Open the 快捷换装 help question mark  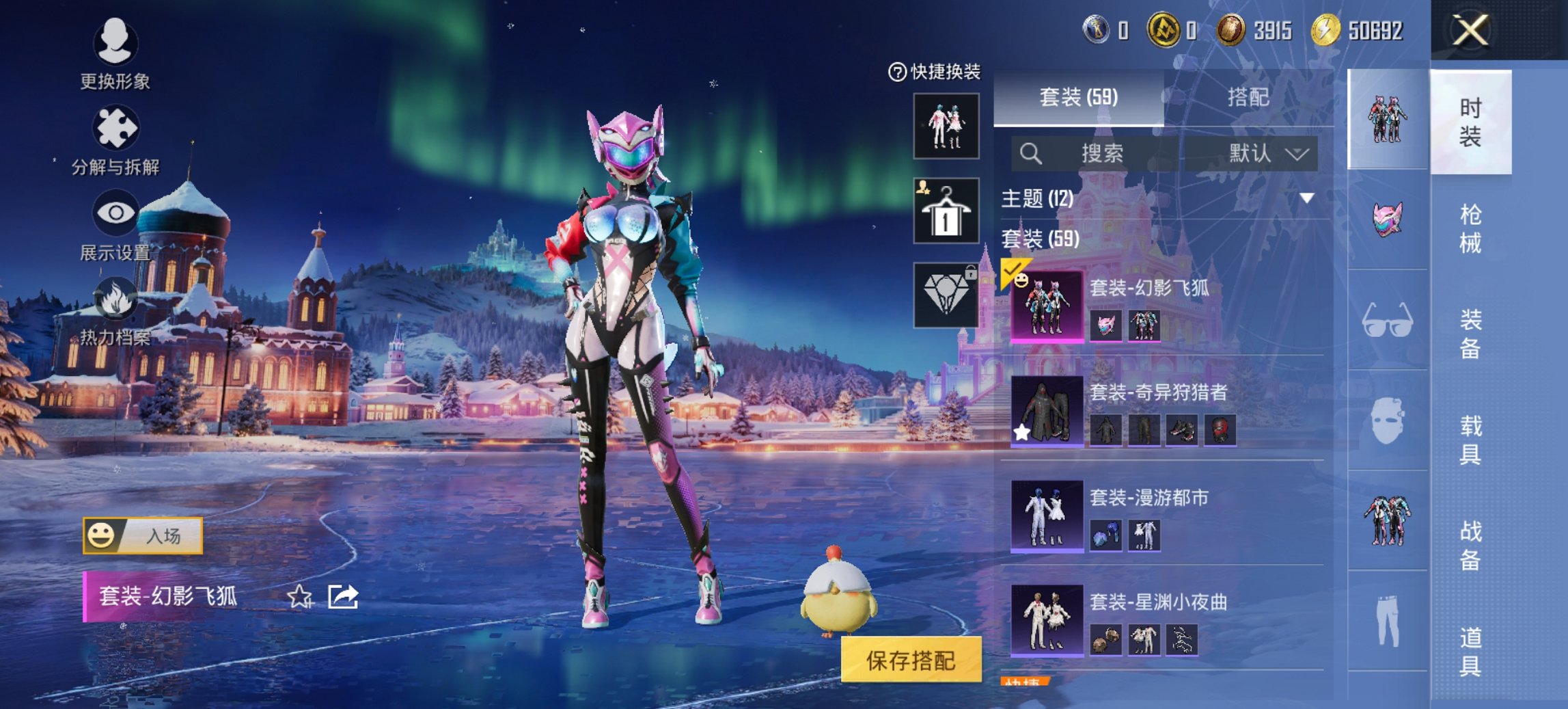pos(896,72)
